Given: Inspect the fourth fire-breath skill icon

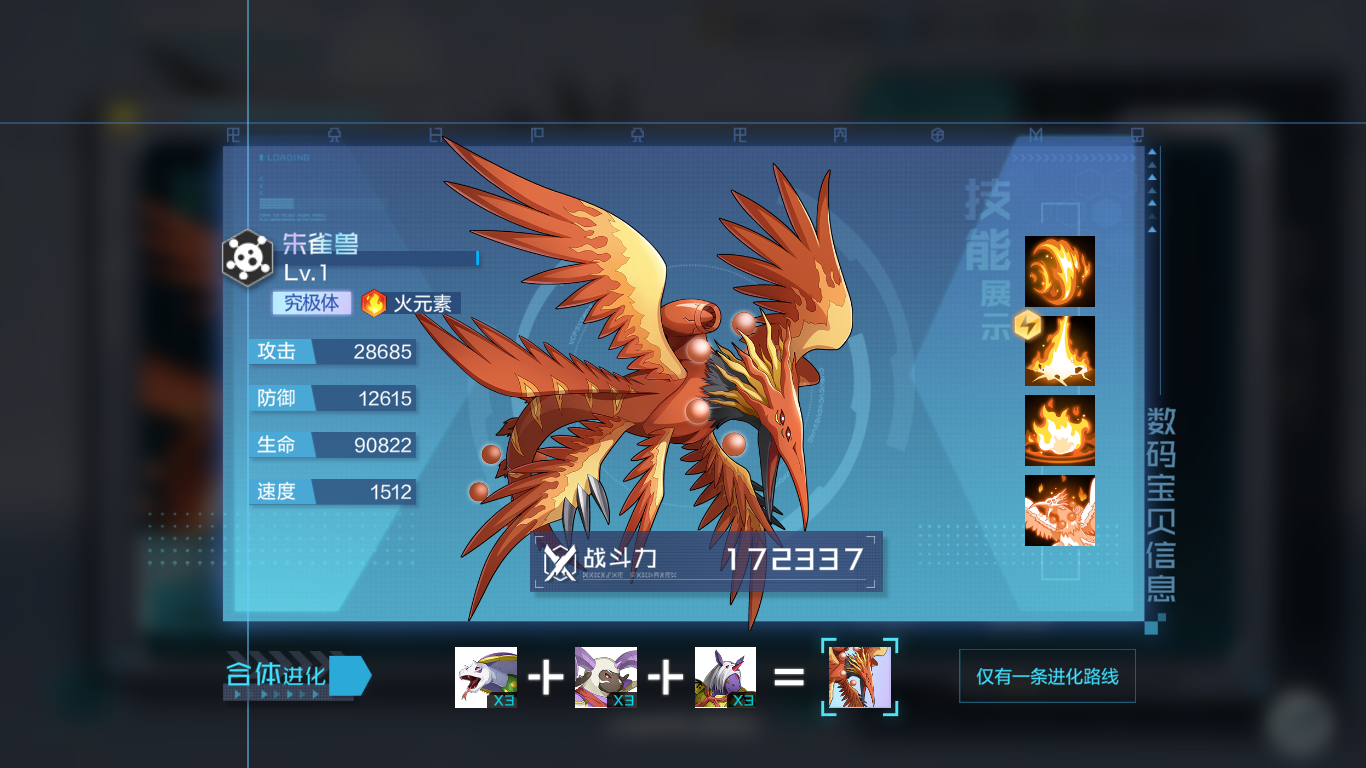Looking at the screenshot, I should pyautogui.click(x=1059, y=512).
